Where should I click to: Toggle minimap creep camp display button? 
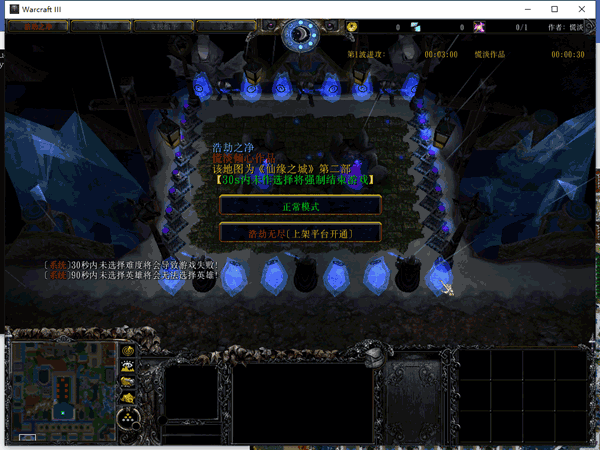click(129, 398)
